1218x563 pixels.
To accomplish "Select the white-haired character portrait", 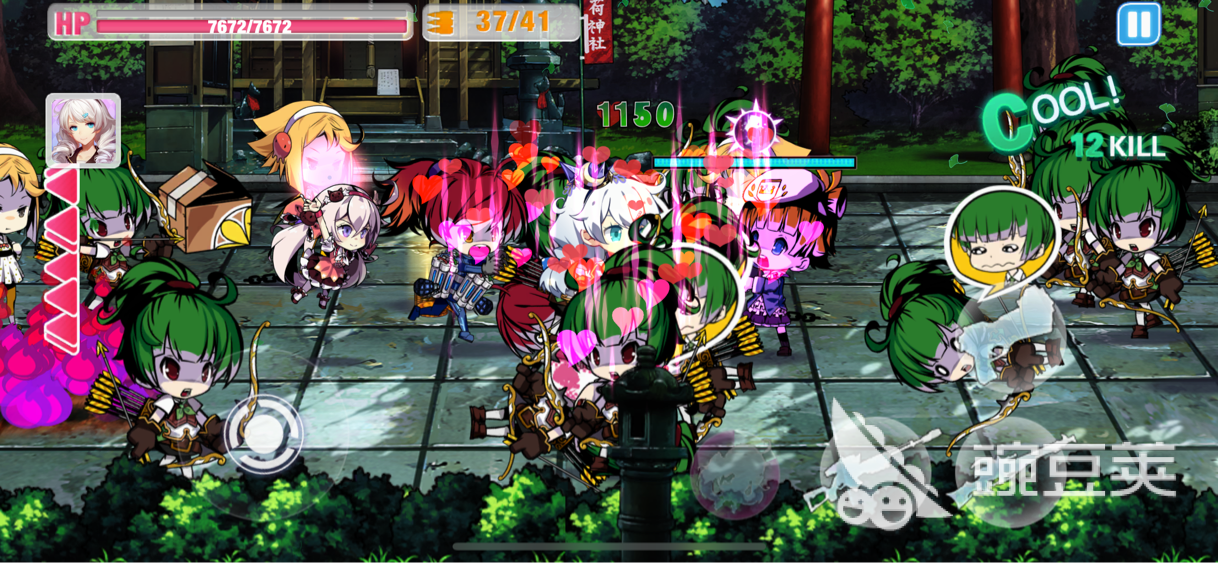I will [83, 130].
